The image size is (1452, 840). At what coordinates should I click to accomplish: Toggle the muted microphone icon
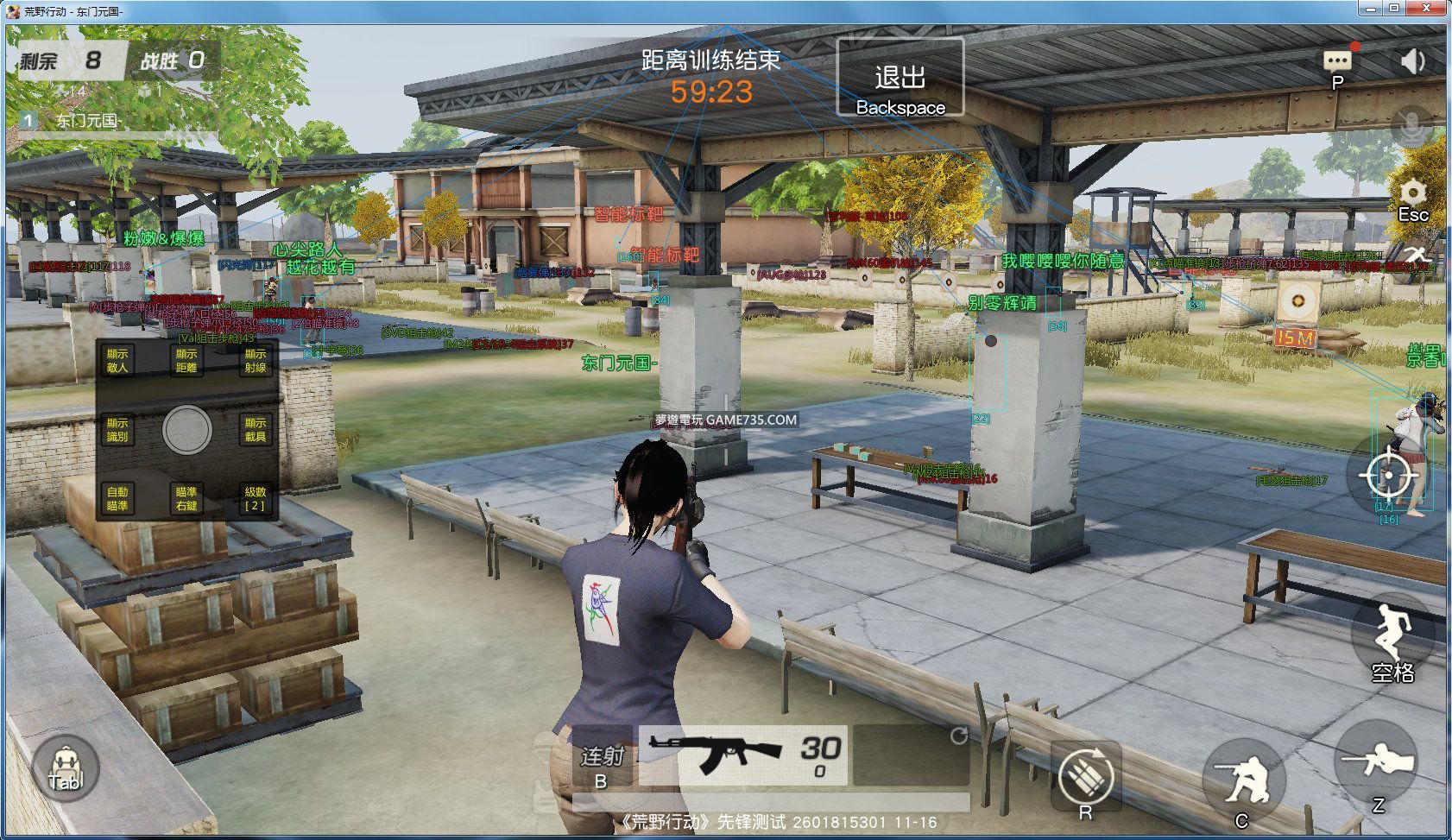[1412, 127]
